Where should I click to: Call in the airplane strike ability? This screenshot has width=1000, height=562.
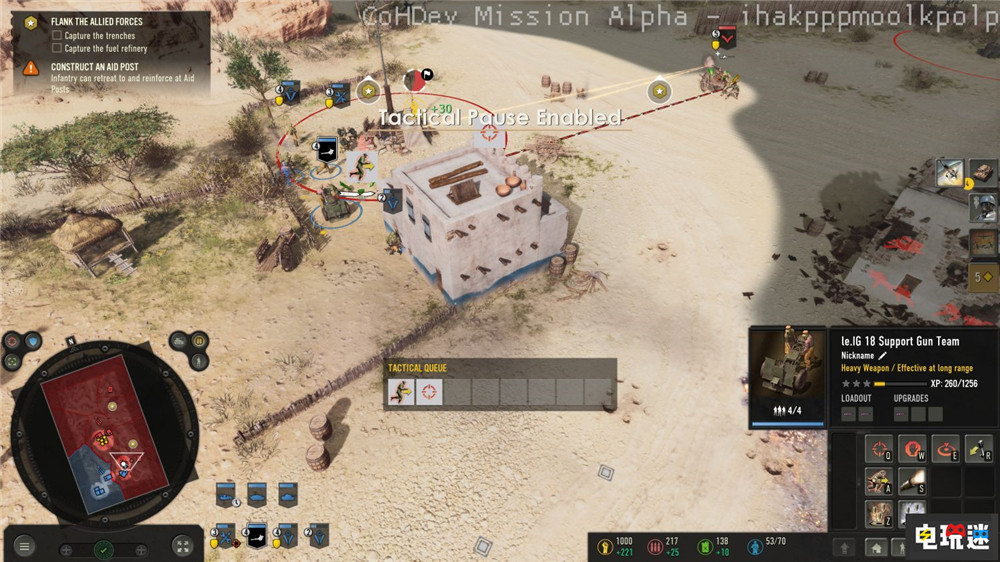tap(949, 172)
